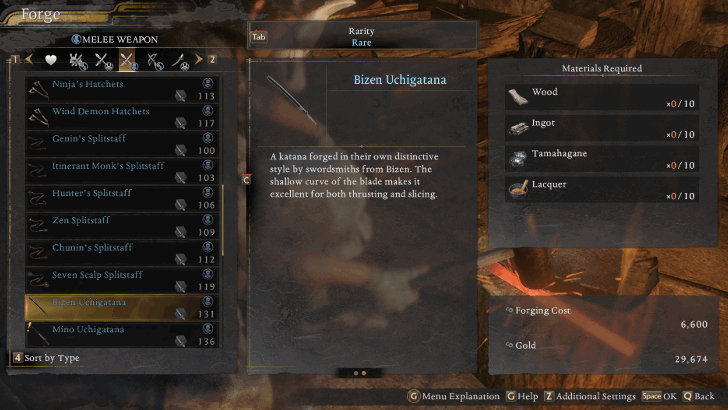Open the bow ranged weapon tab
Viewport: 728px width, 410px height.
click(x=155, y=60)
